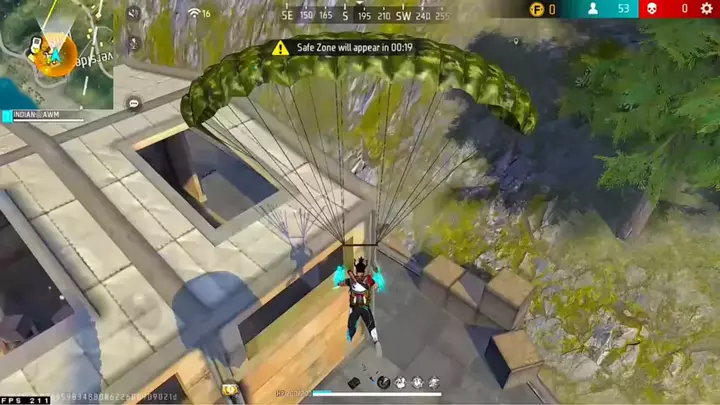Open the settings gear icon

(x=707, y=9)
